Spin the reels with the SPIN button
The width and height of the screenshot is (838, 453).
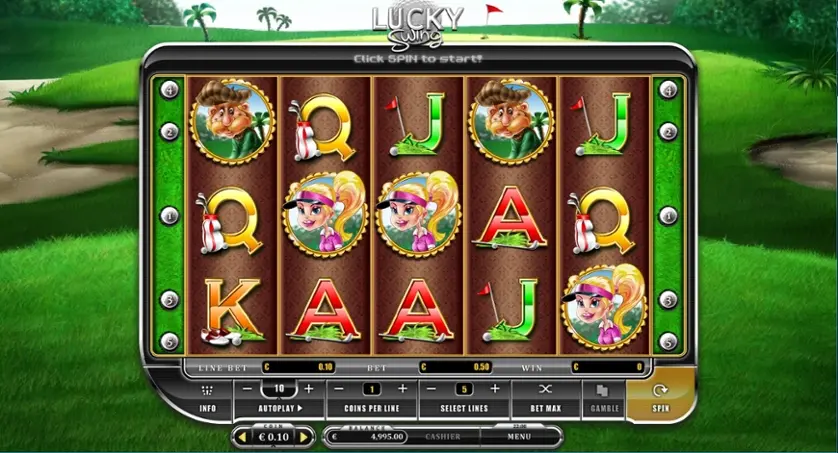(659, 396)
